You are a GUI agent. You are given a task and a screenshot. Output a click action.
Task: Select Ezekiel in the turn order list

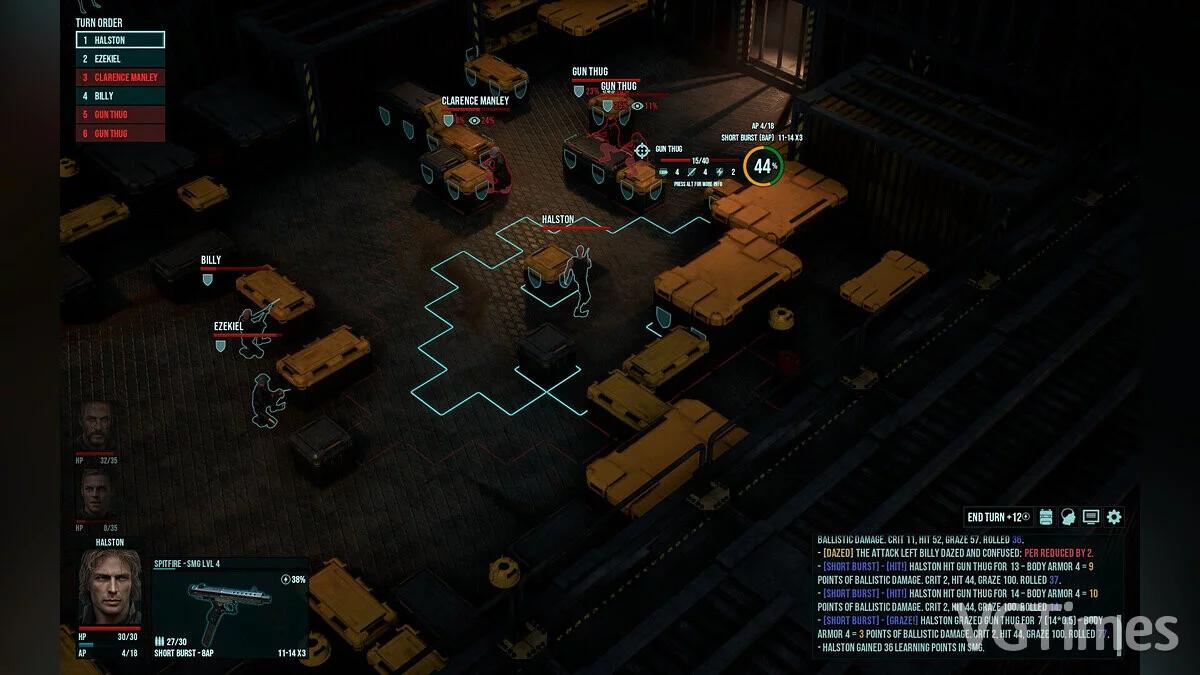point(120,59)
